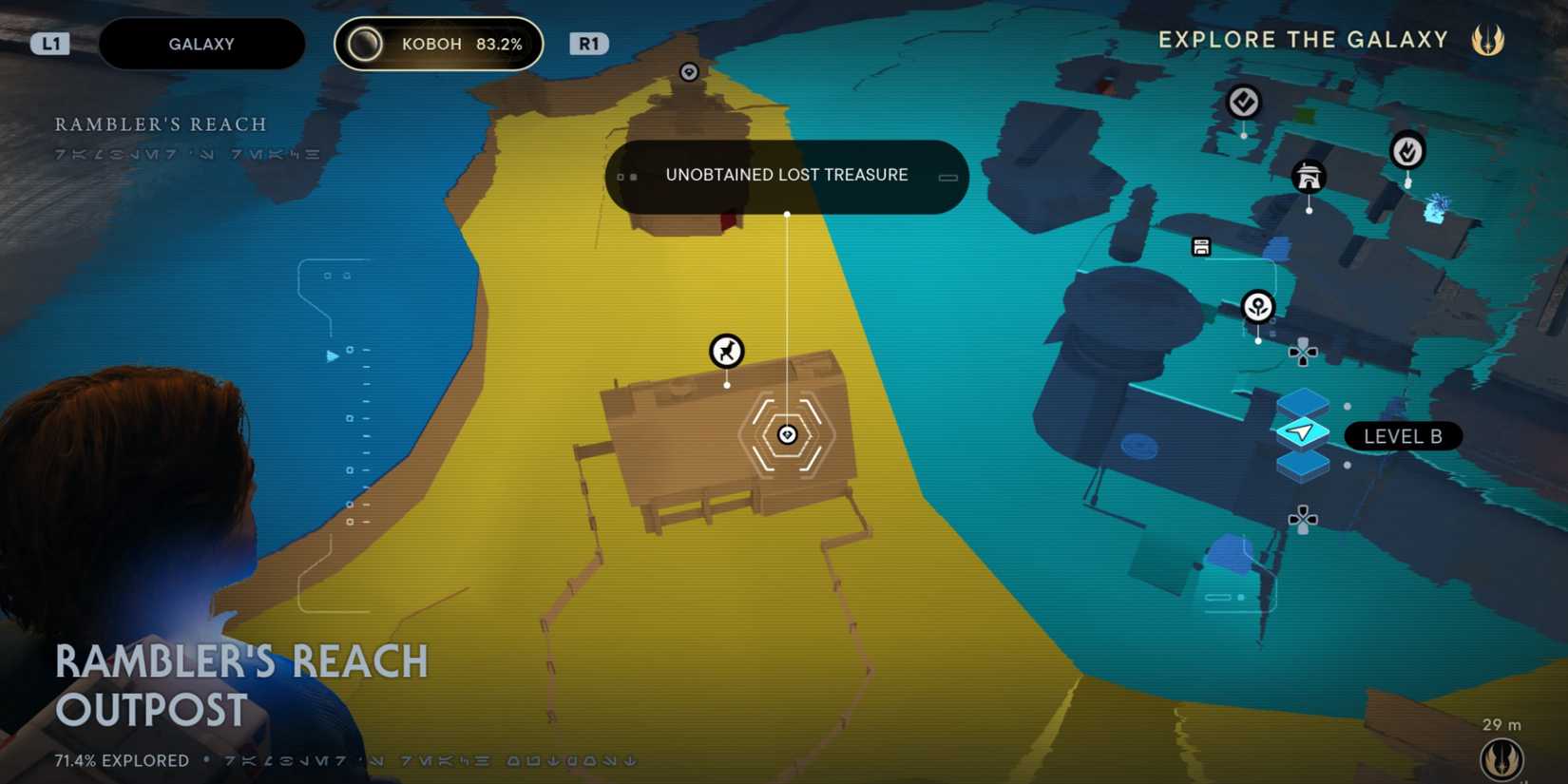
Task: Click the fast travel pin above the outpost
Action: 725,353
